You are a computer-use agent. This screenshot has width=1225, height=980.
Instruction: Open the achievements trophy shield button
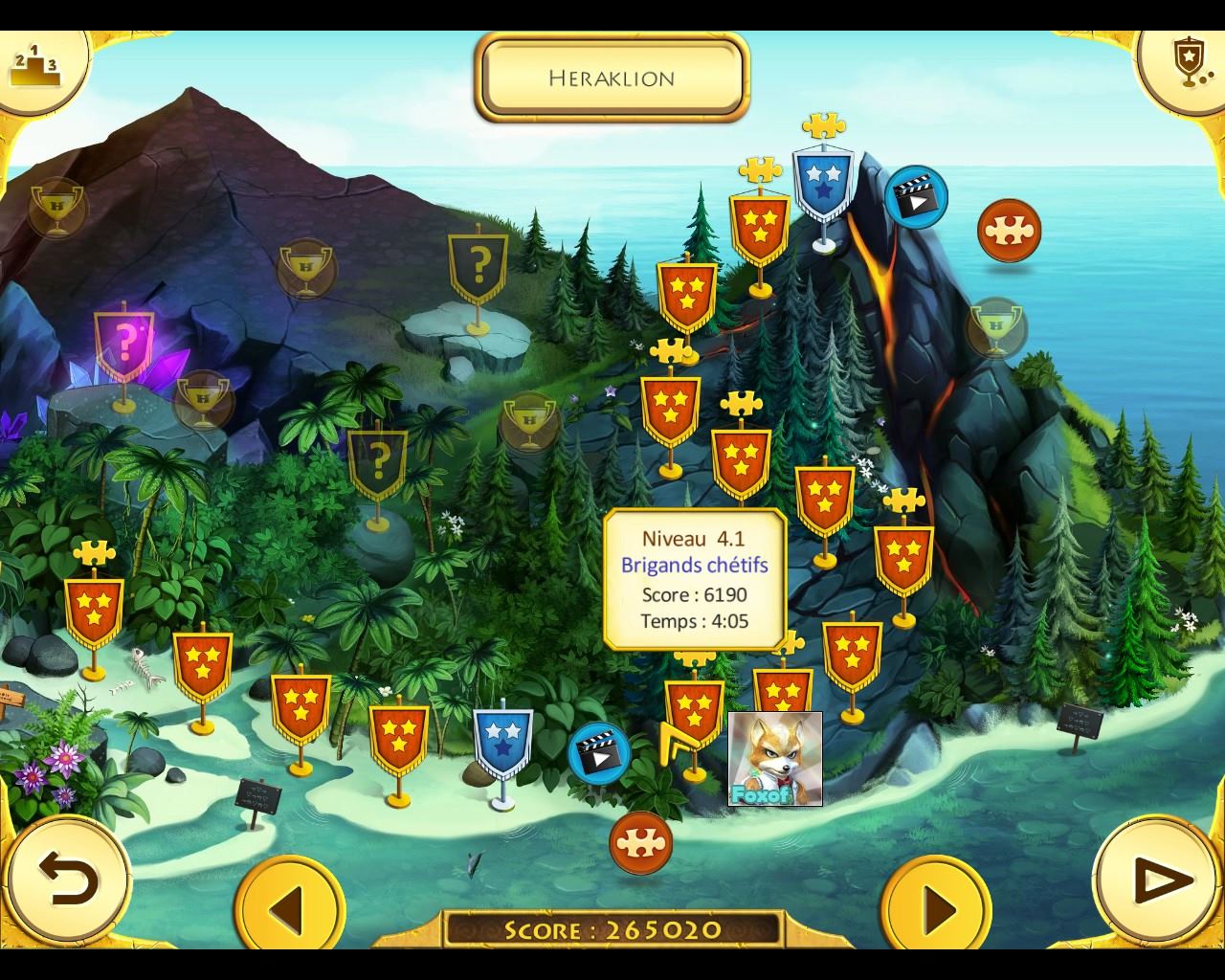click(1187, 63)
